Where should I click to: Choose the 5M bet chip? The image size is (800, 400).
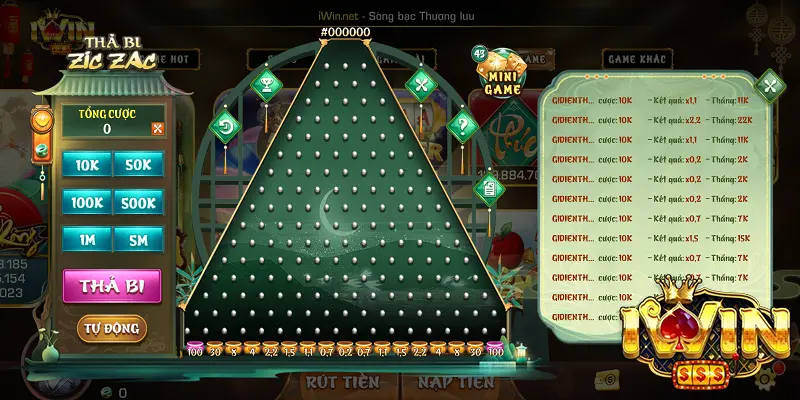[x=138, y=240]
